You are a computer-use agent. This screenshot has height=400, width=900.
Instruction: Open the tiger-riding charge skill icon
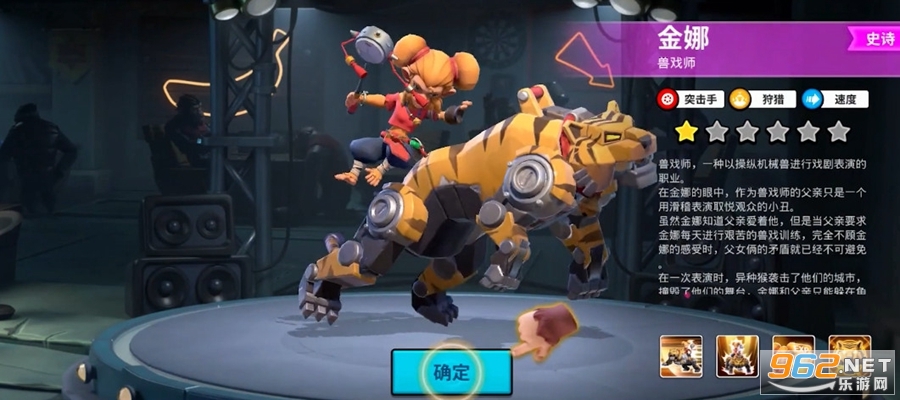(679, 356)
